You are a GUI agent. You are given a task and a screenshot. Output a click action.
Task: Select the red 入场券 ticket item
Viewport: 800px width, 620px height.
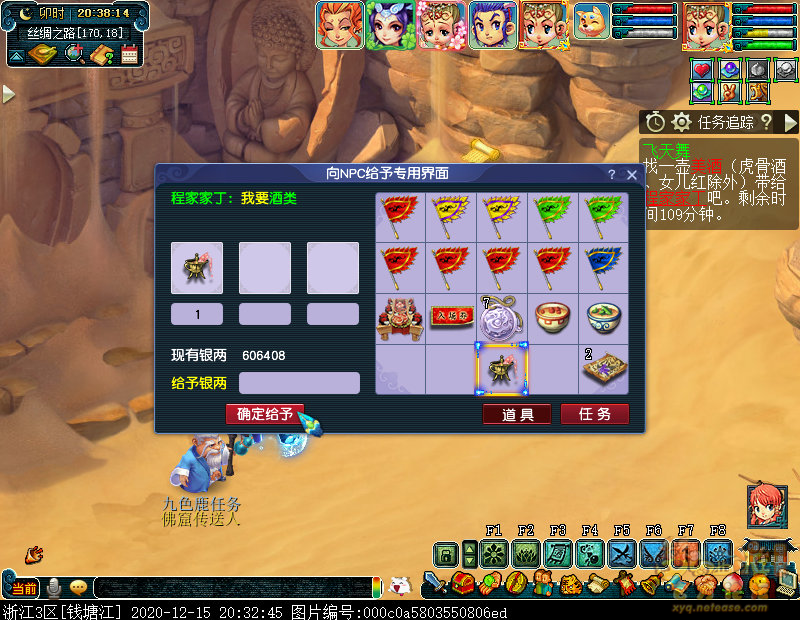pyautogui.click(x=450, y=318)
